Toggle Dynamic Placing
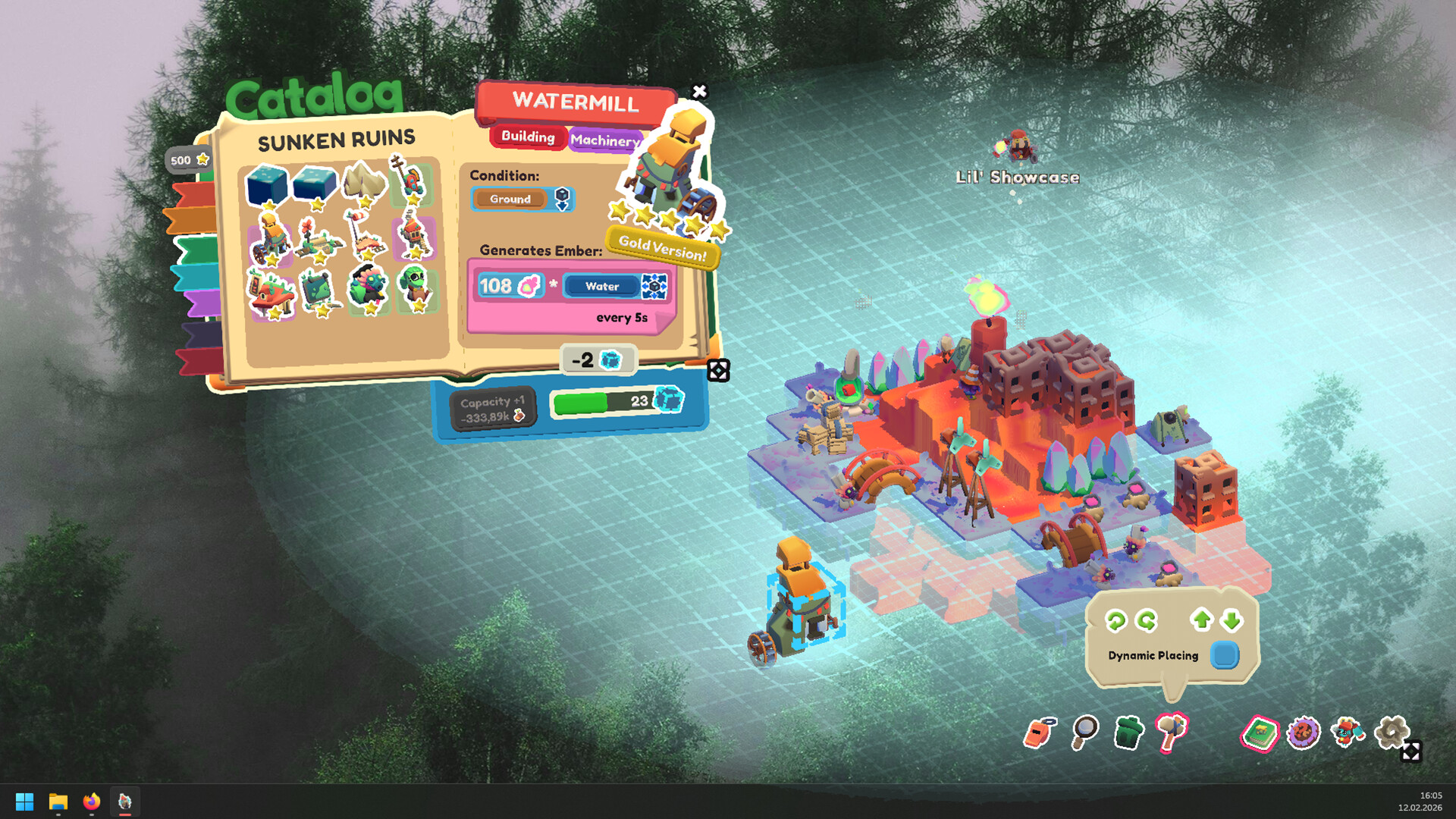Screen dimensions: 1456x819 click(x=1224, y=655)
